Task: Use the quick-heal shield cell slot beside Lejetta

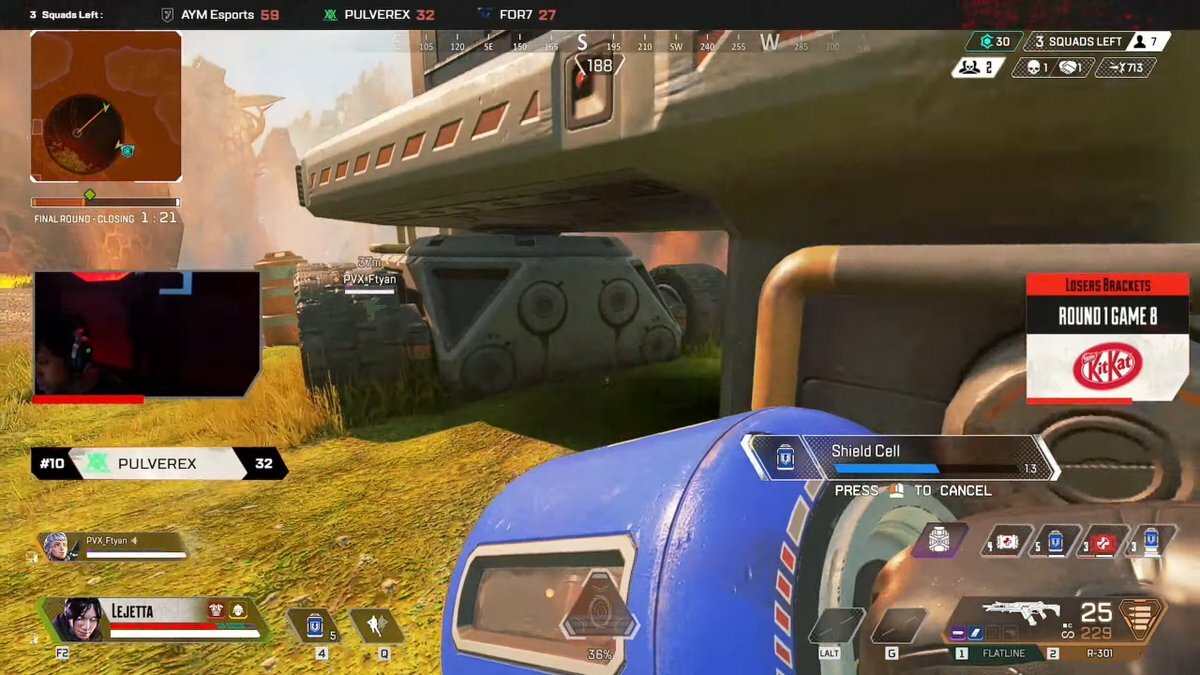Action: point(314,626)
